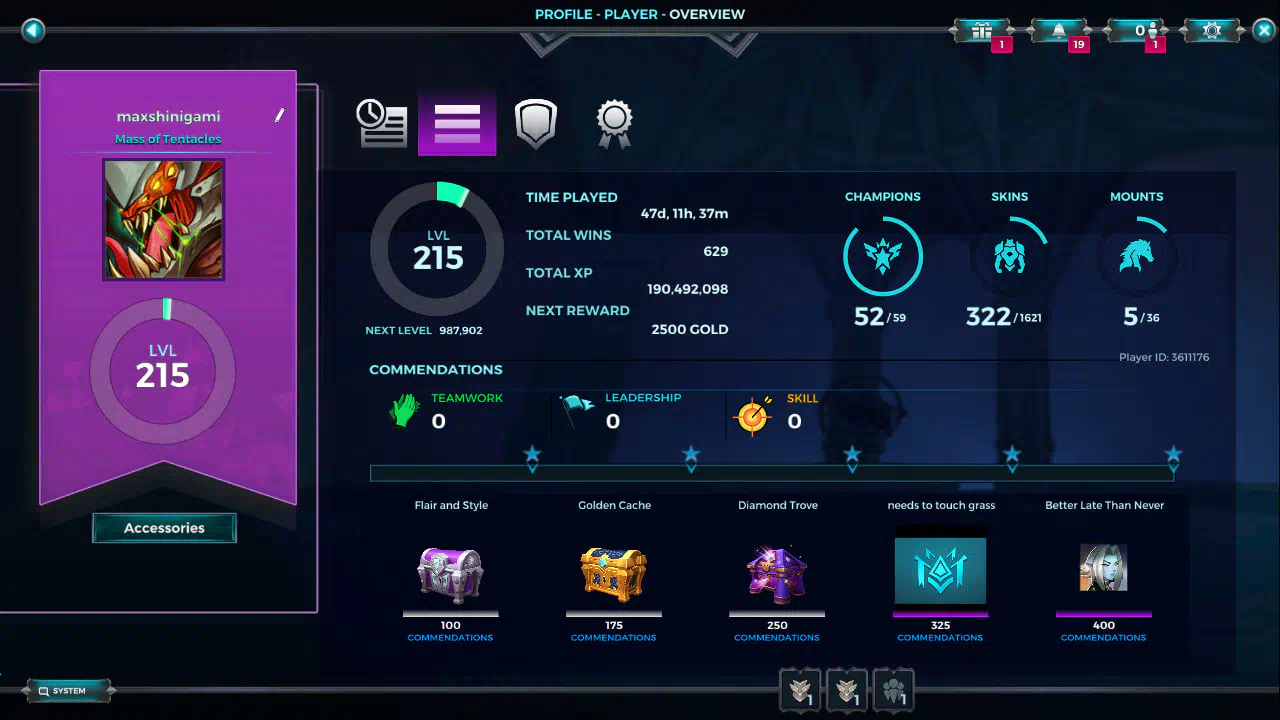Open the Champions collection circle

pyautogui.click(x=882, y=257)
